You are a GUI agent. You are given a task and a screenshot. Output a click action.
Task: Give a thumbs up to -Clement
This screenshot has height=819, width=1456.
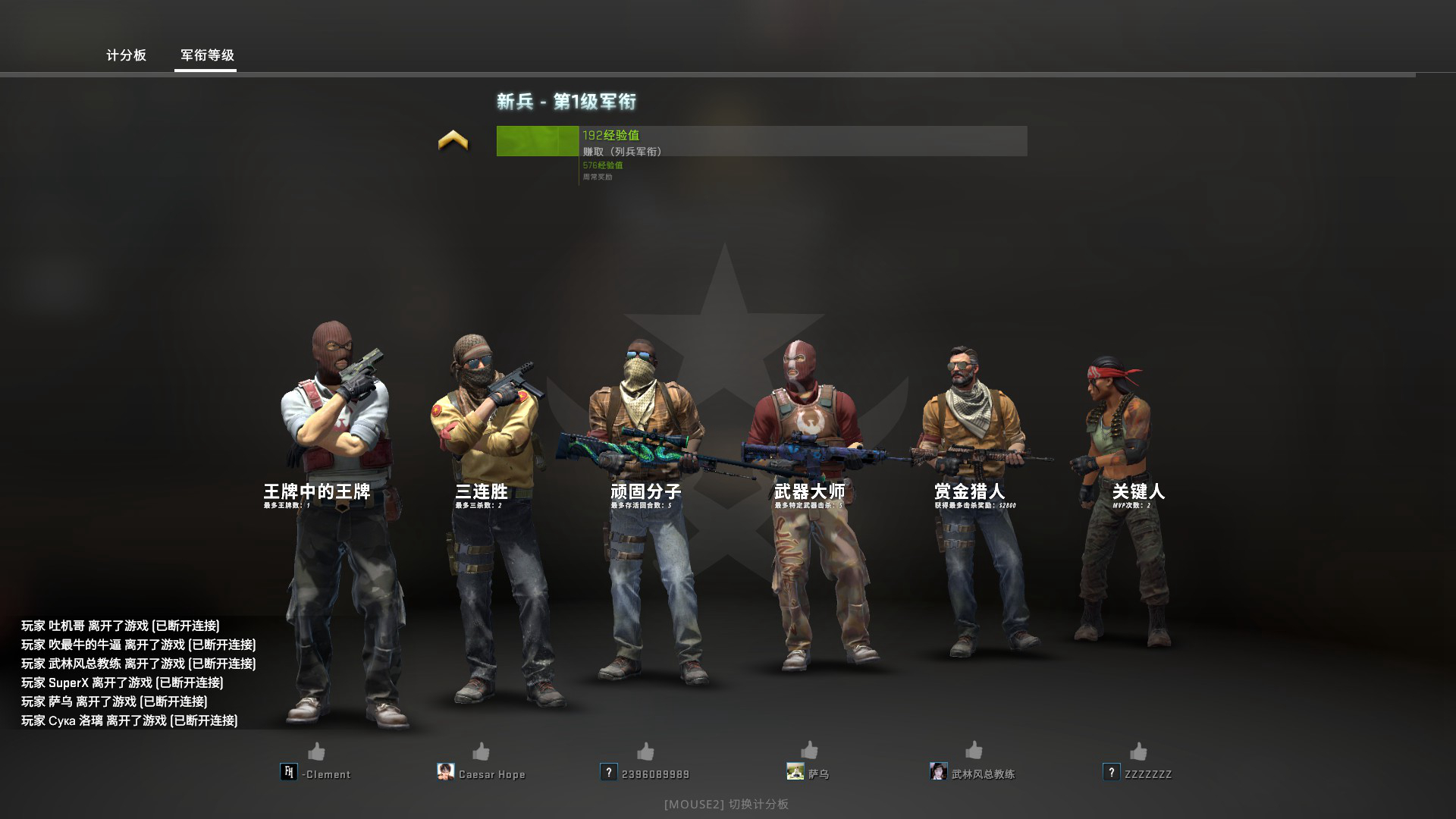point(316,752)
